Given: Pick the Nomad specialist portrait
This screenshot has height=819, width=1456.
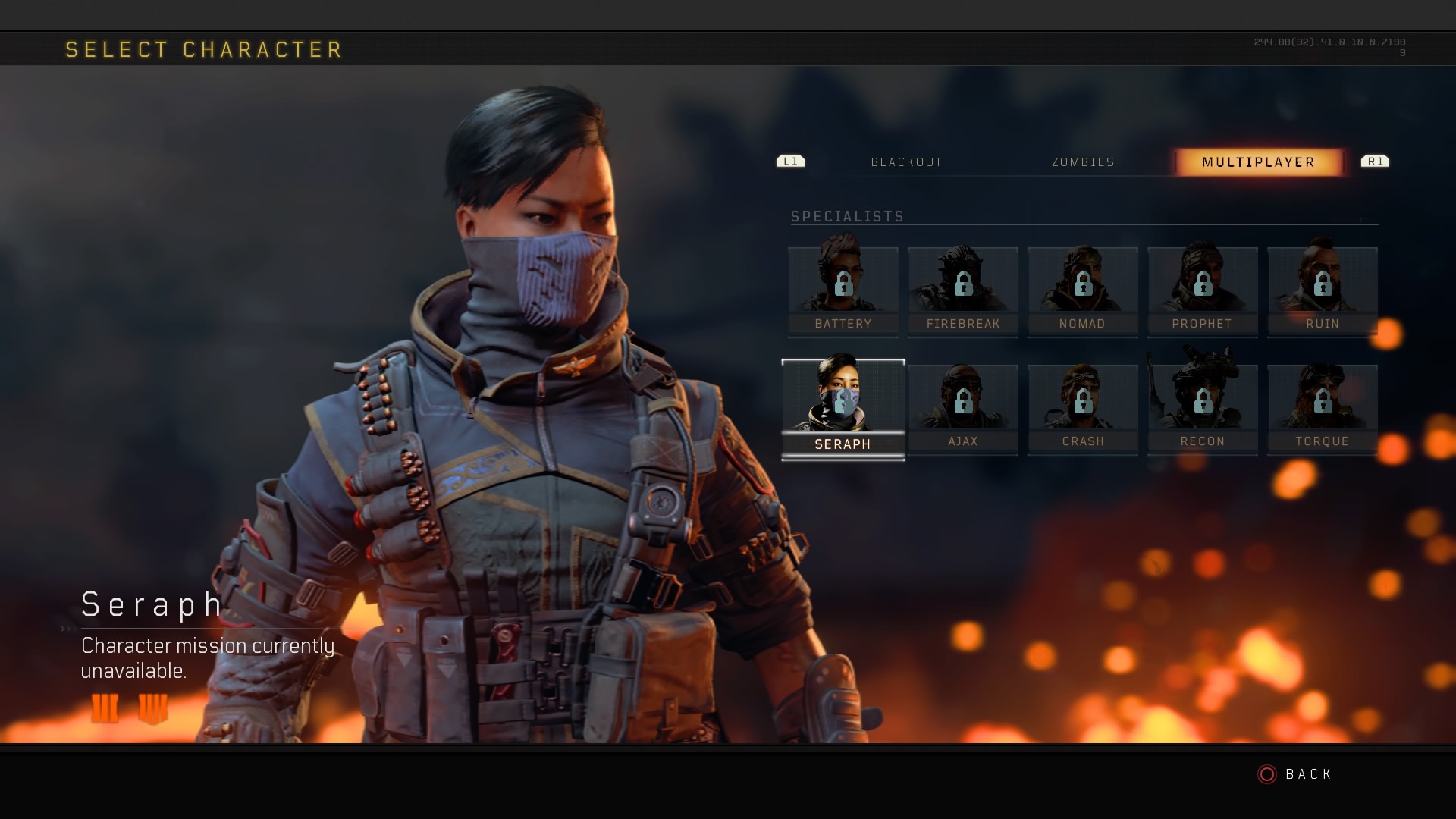Looking at the screenshot, I should (x=1083, y=290).
